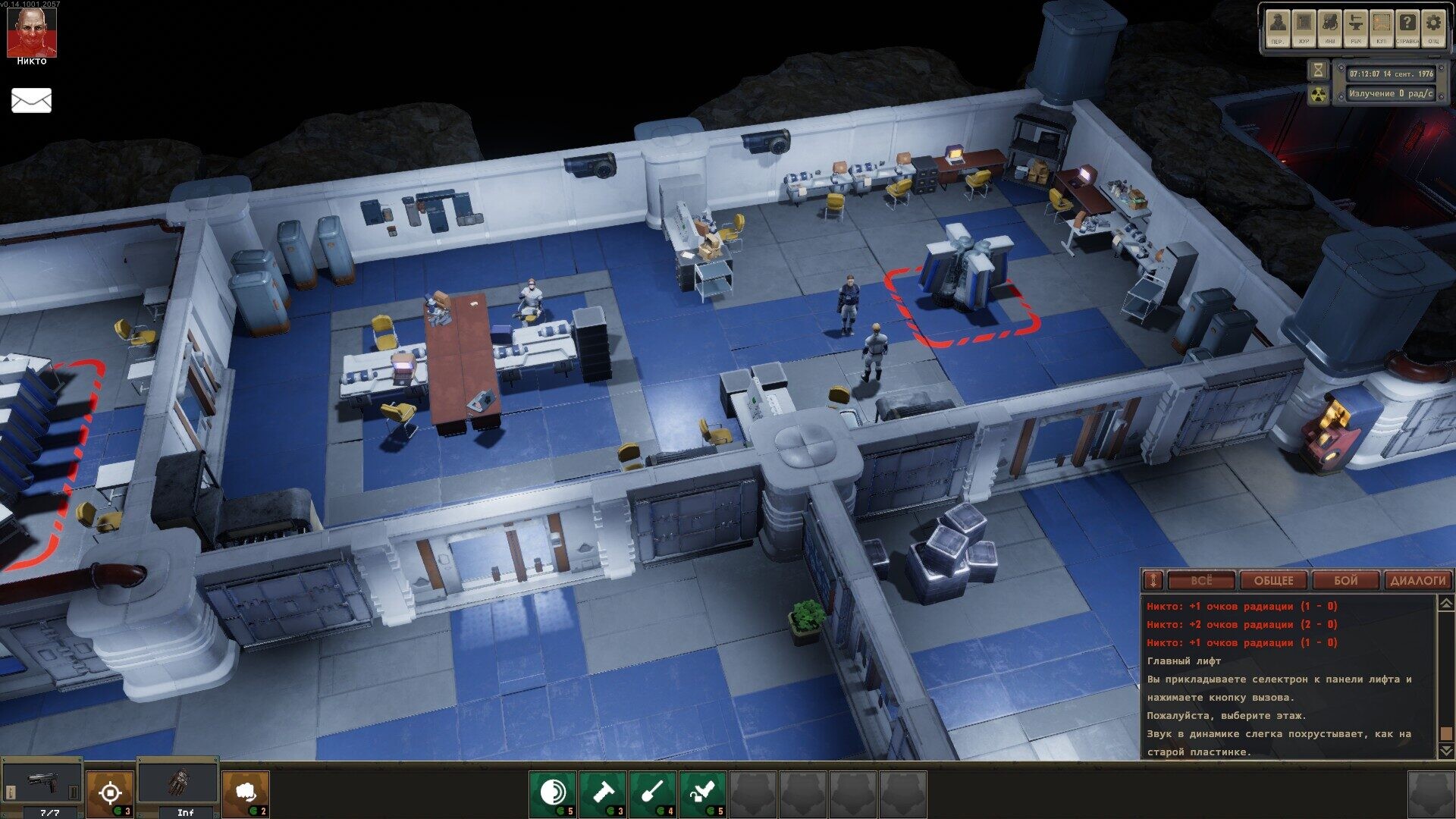Toggle the log panel resize arrows button
Screen dimensions: 1456x819
pos(1153,581)
